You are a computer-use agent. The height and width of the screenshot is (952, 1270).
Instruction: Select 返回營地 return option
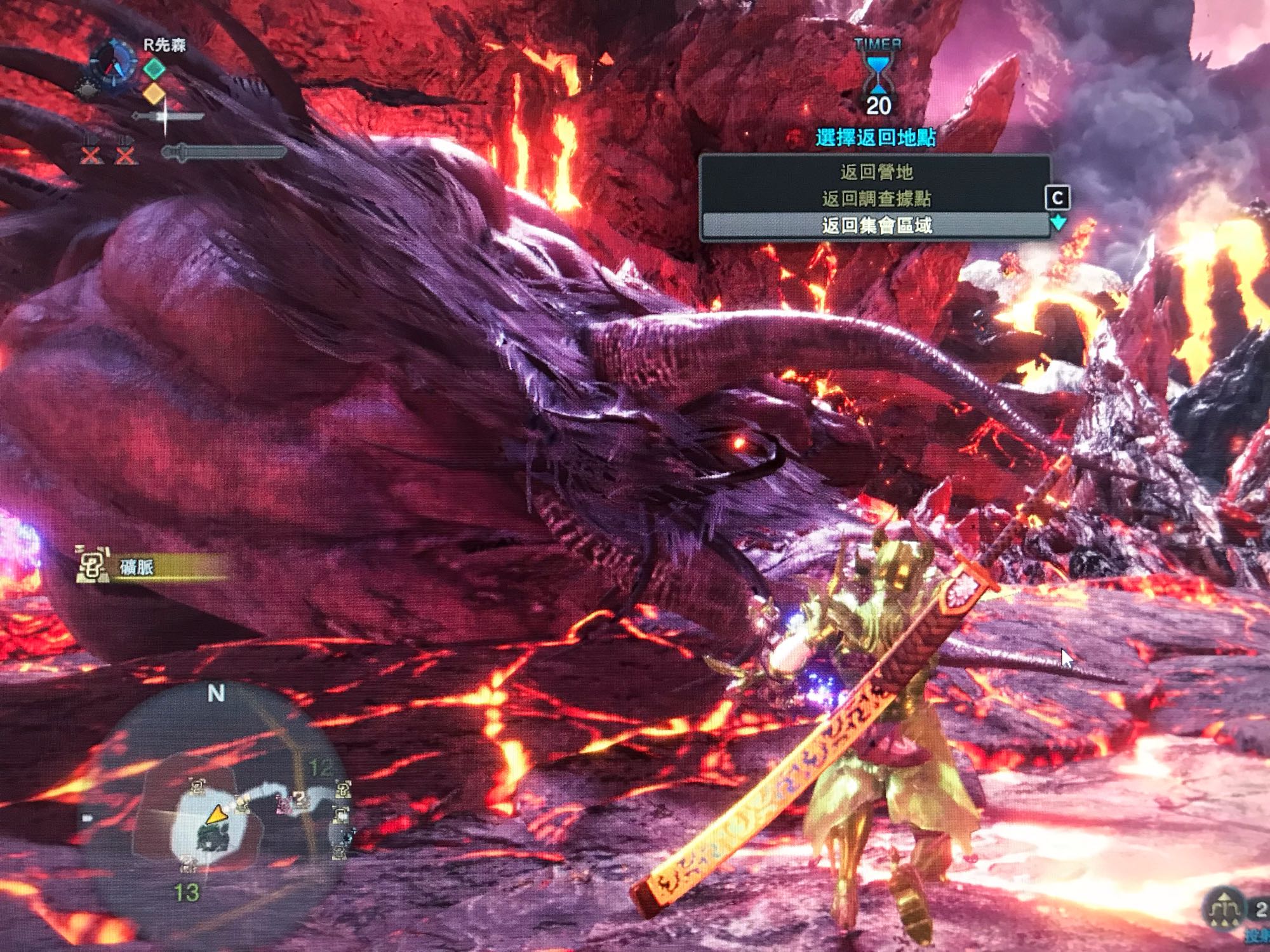876,172
